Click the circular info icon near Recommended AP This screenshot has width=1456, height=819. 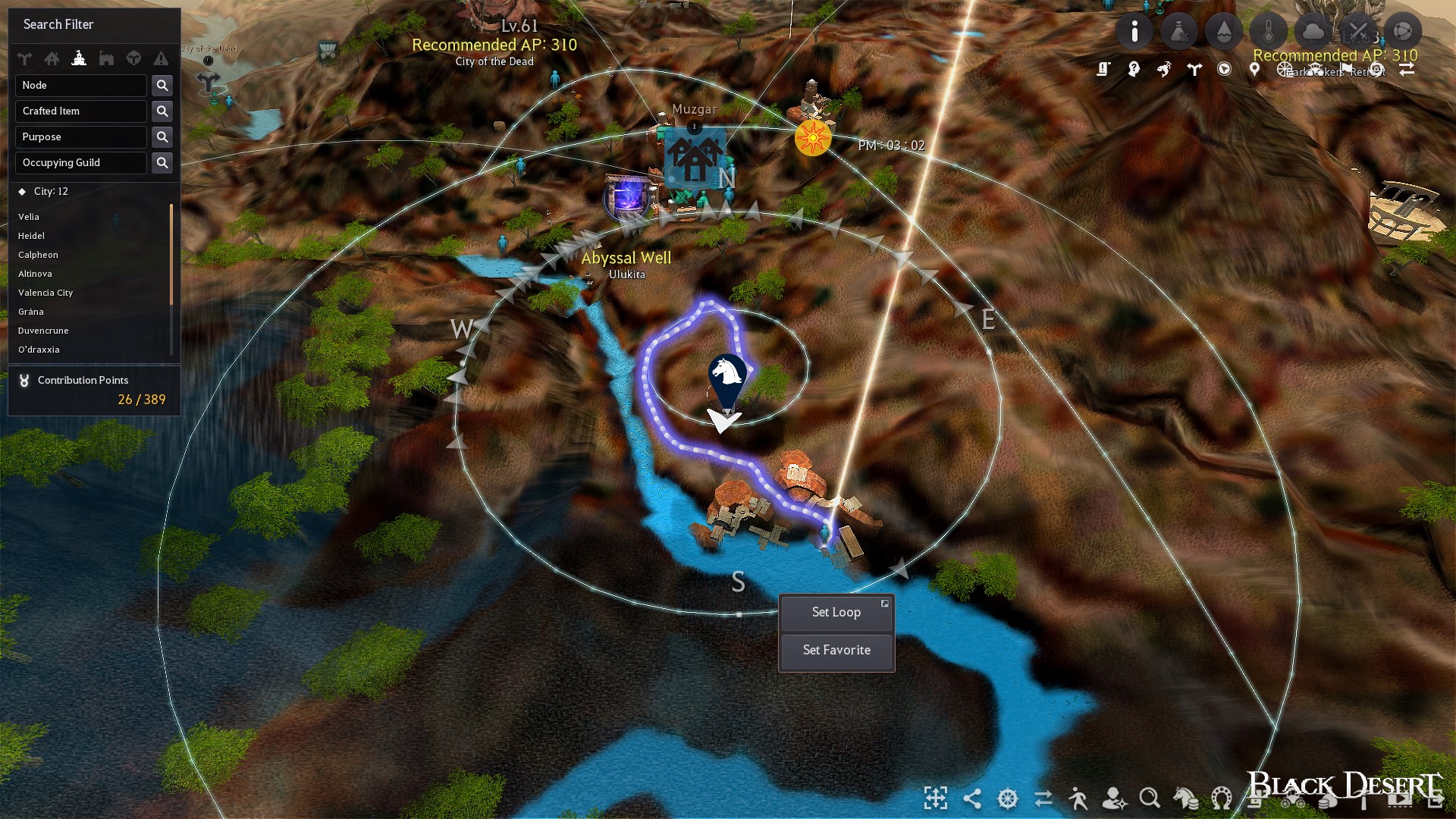click(1135, 31)
